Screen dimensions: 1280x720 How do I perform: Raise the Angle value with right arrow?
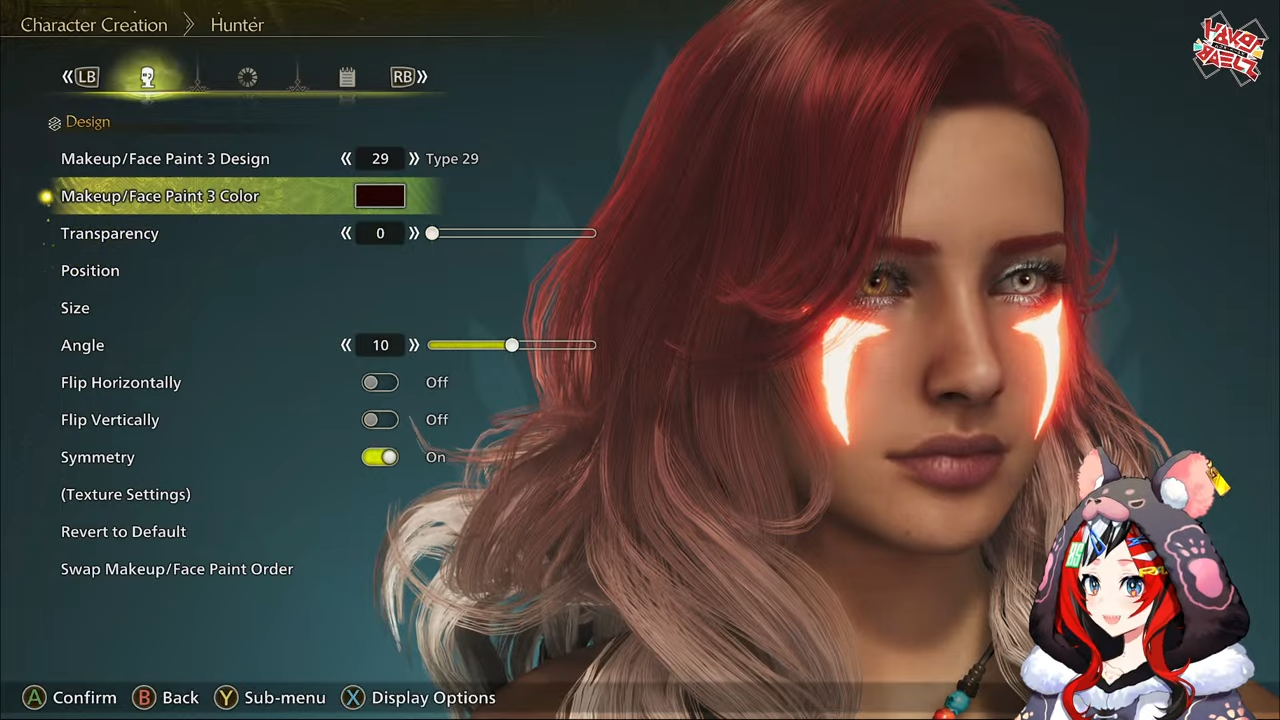[x=414, y=345]
